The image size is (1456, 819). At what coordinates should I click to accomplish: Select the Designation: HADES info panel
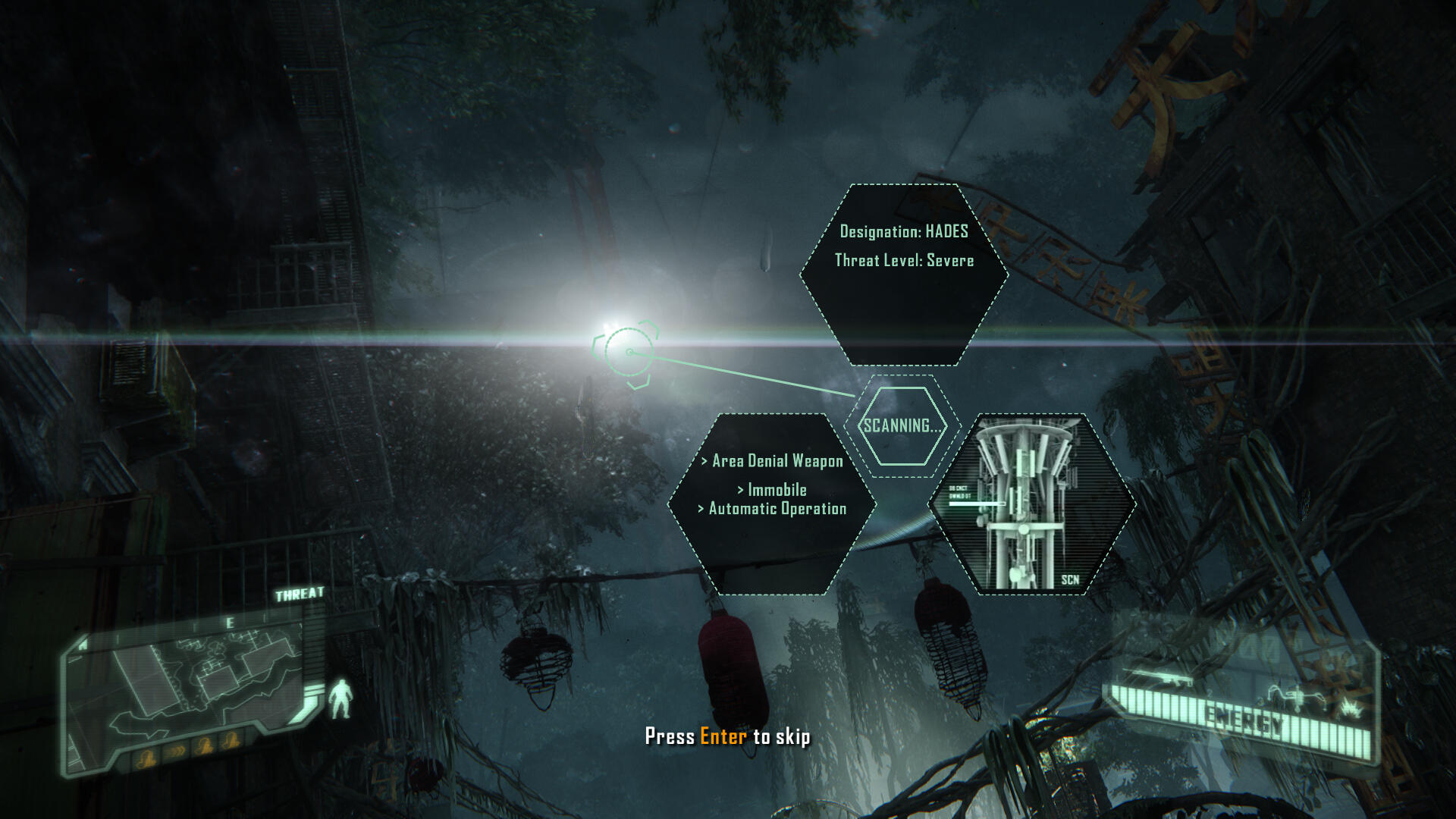coord(903,274)
